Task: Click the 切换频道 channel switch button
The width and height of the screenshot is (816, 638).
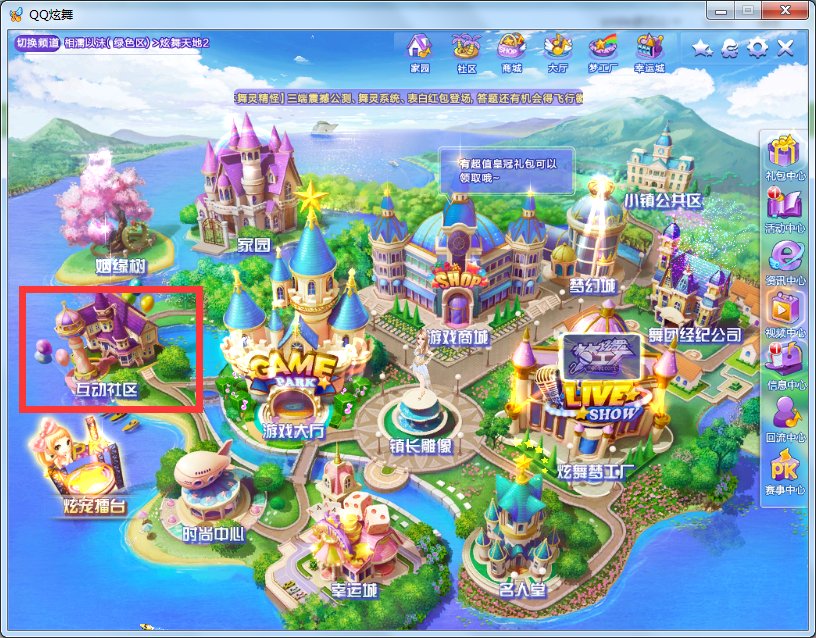Action: pos(38,43)
